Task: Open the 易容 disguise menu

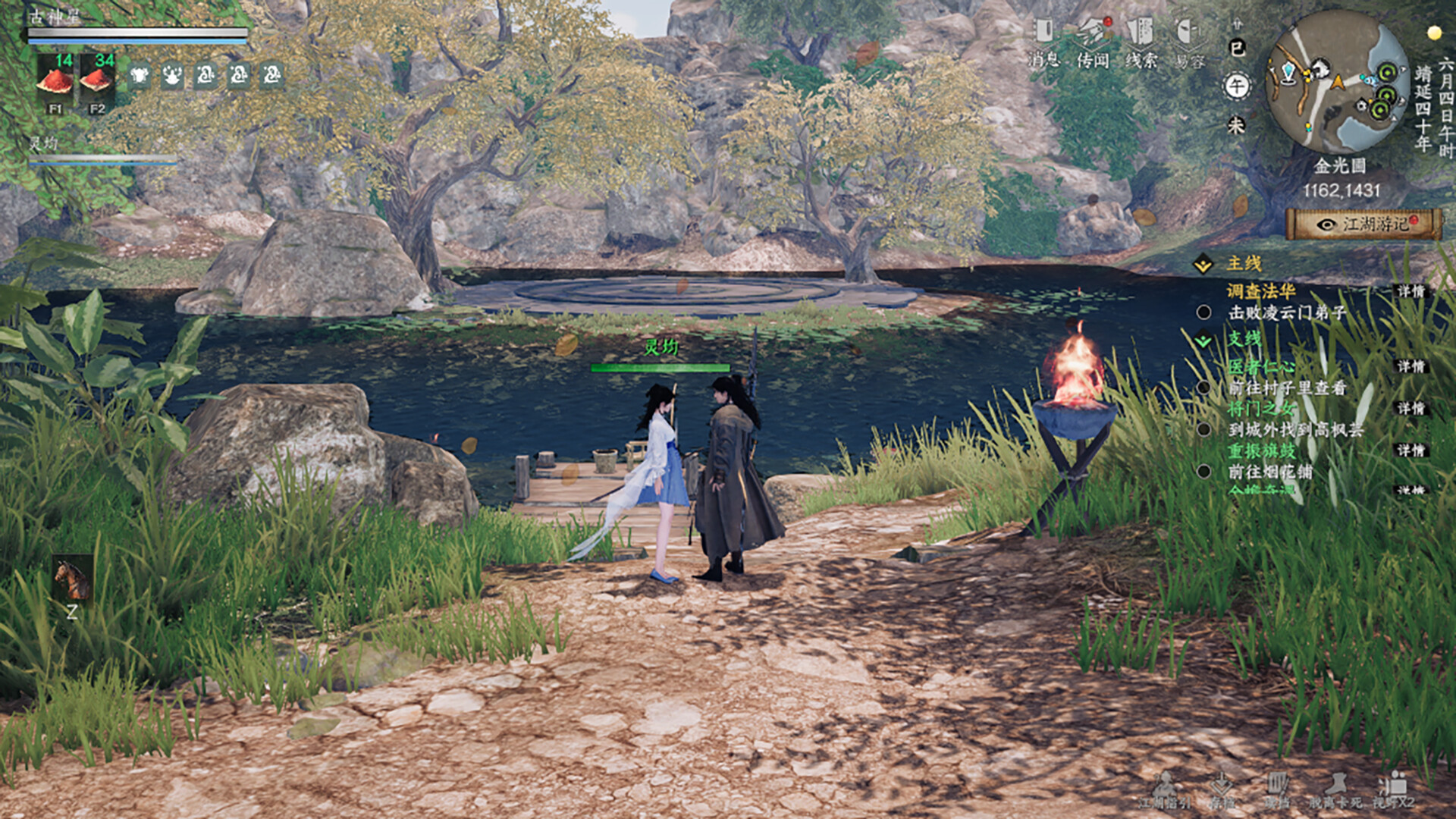Action: [1189, 42]
